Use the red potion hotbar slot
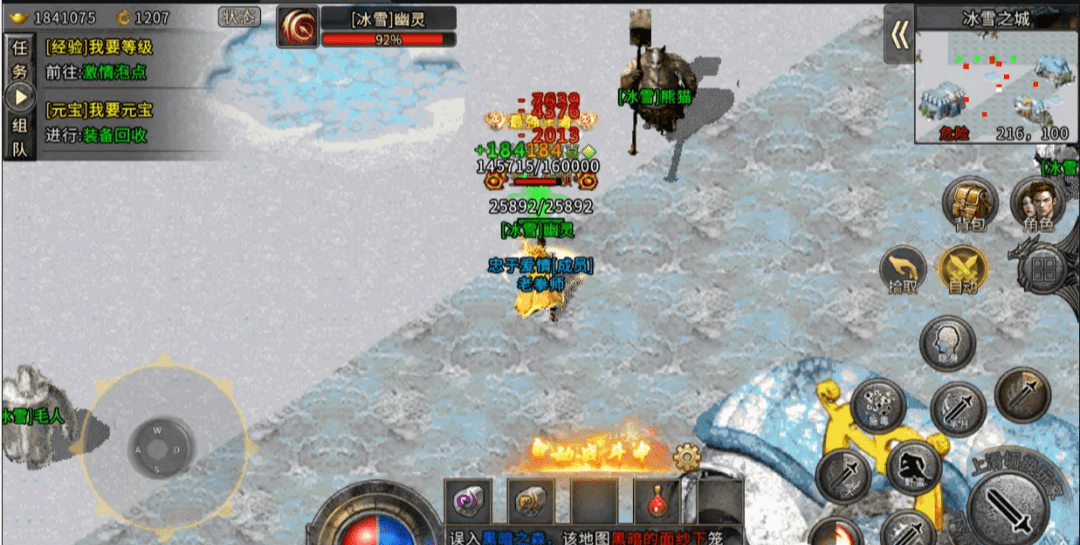This screenshot has width=1080, height=545. click(657, 500)
